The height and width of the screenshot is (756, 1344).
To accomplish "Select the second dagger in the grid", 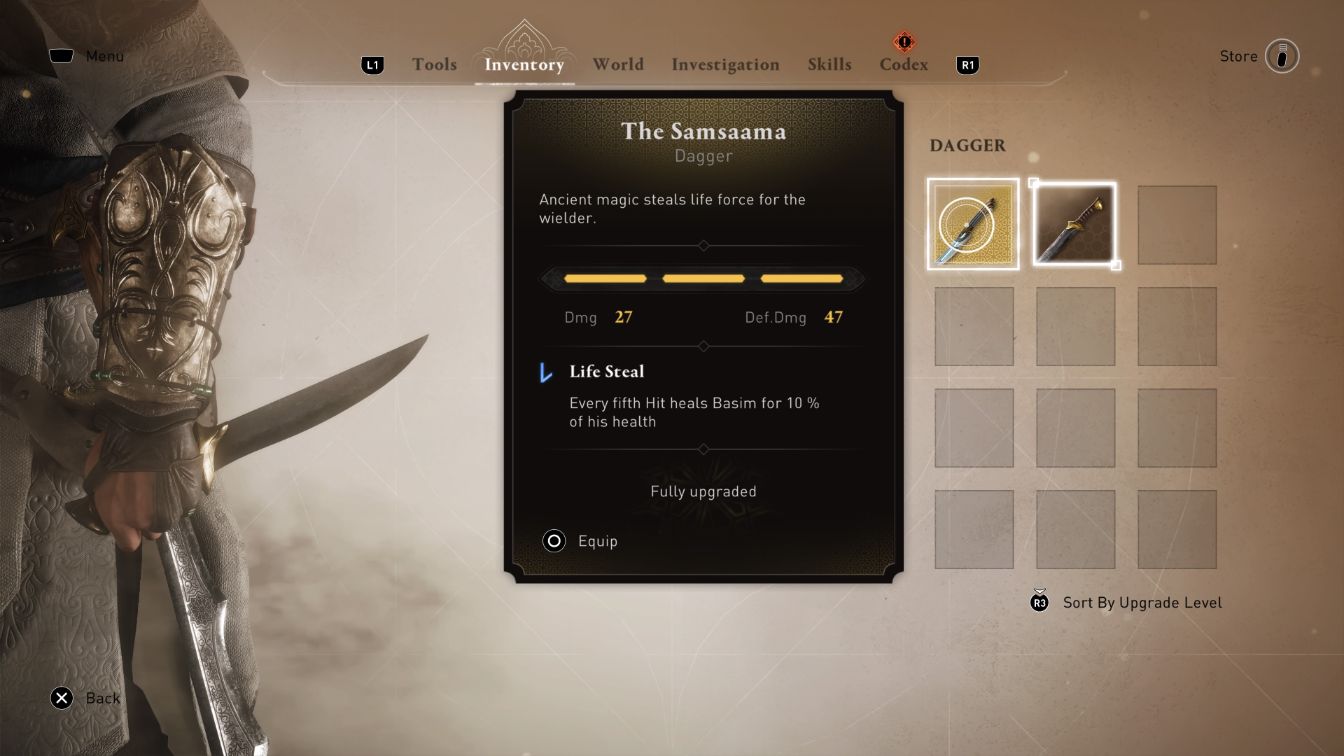I will pyautogui.click(x=1075, y=223).
